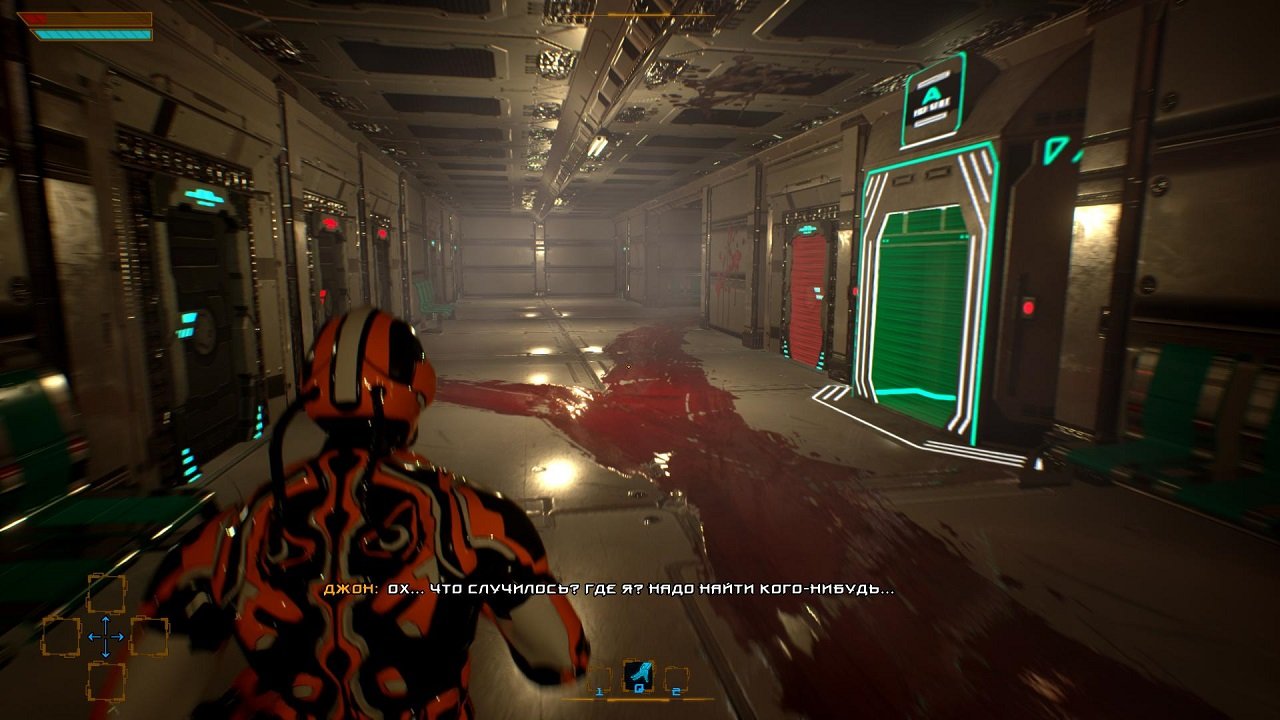Select the empty quick slot labeled 1
The height and width of the screenshot is (720, 1280).
[x=600, y=680]
